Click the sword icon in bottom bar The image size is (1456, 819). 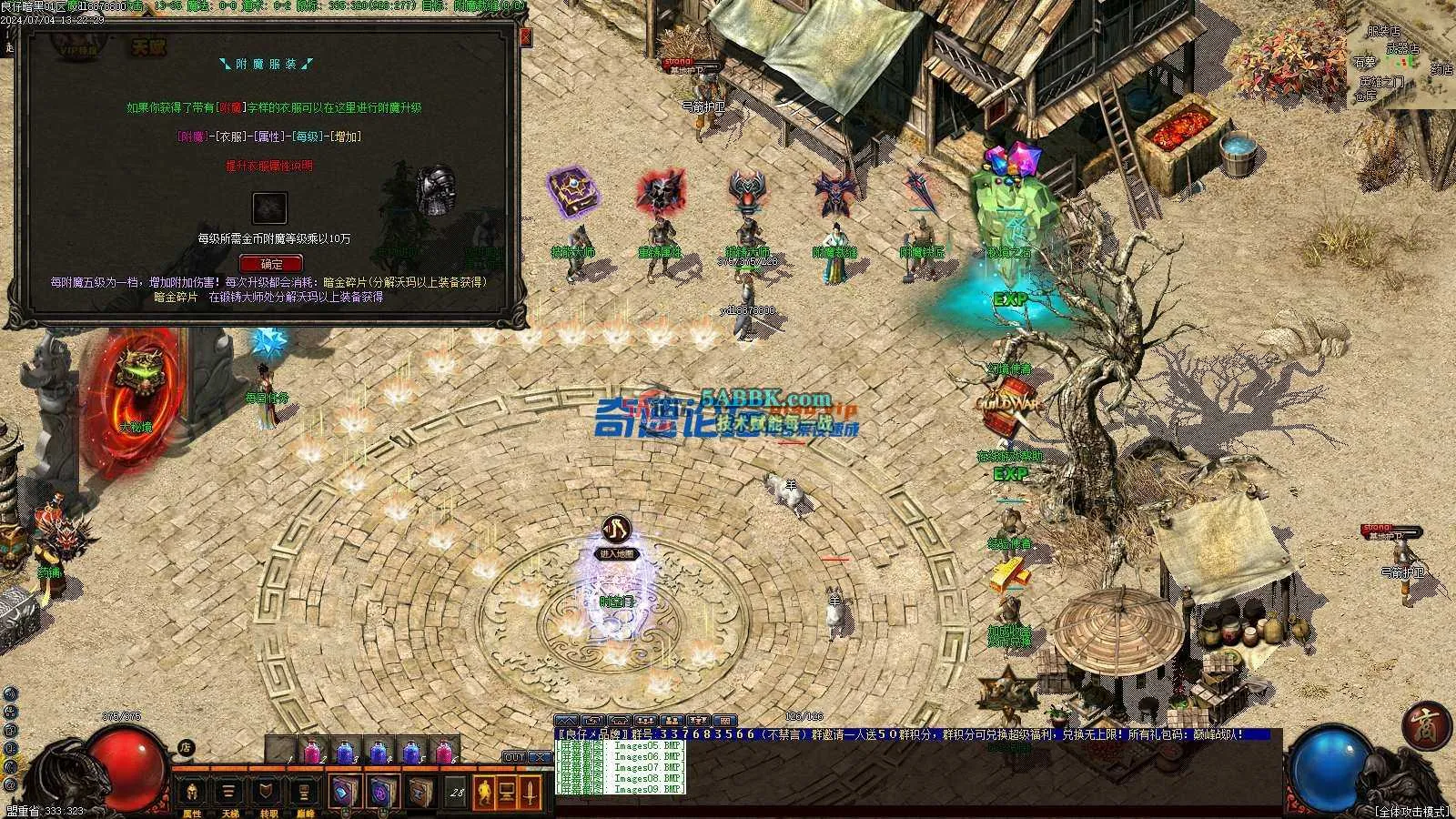(x=530, y=793)
